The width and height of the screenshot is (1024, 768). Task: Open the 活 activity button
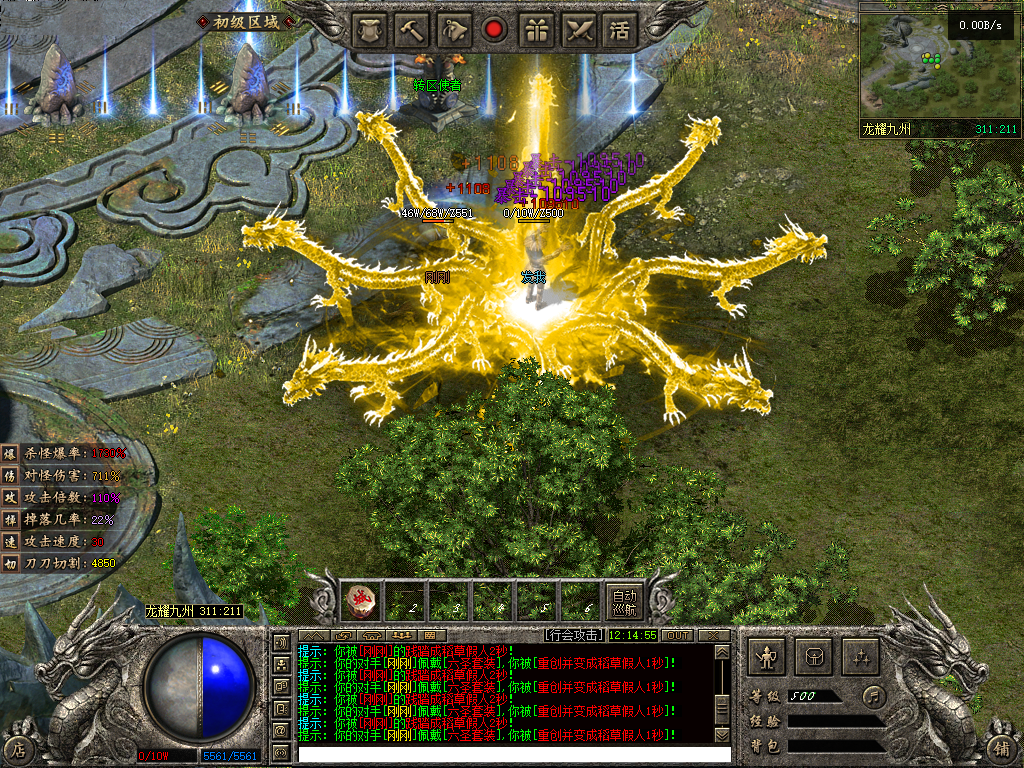621,29
